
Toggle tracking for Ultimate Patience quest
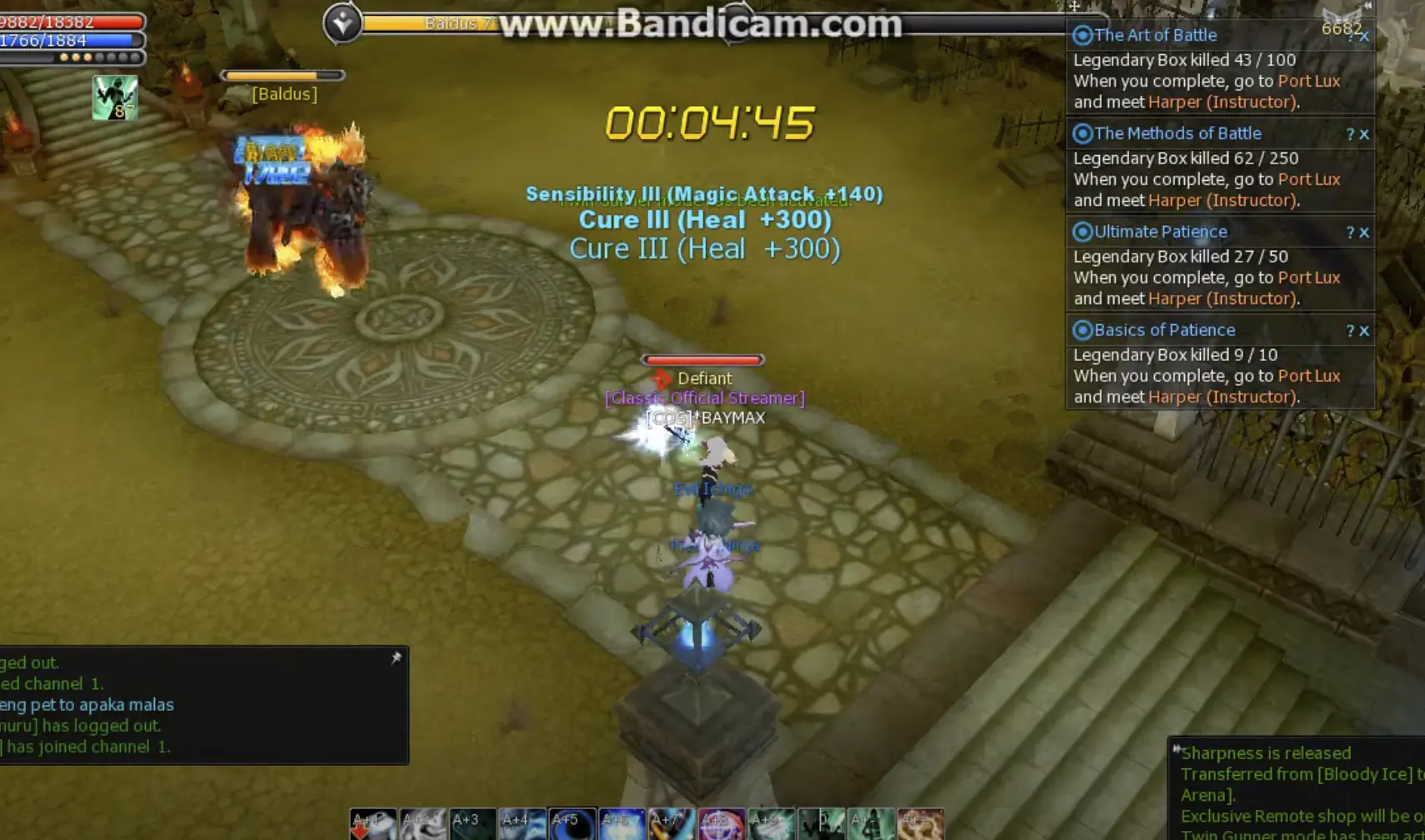1082,232
